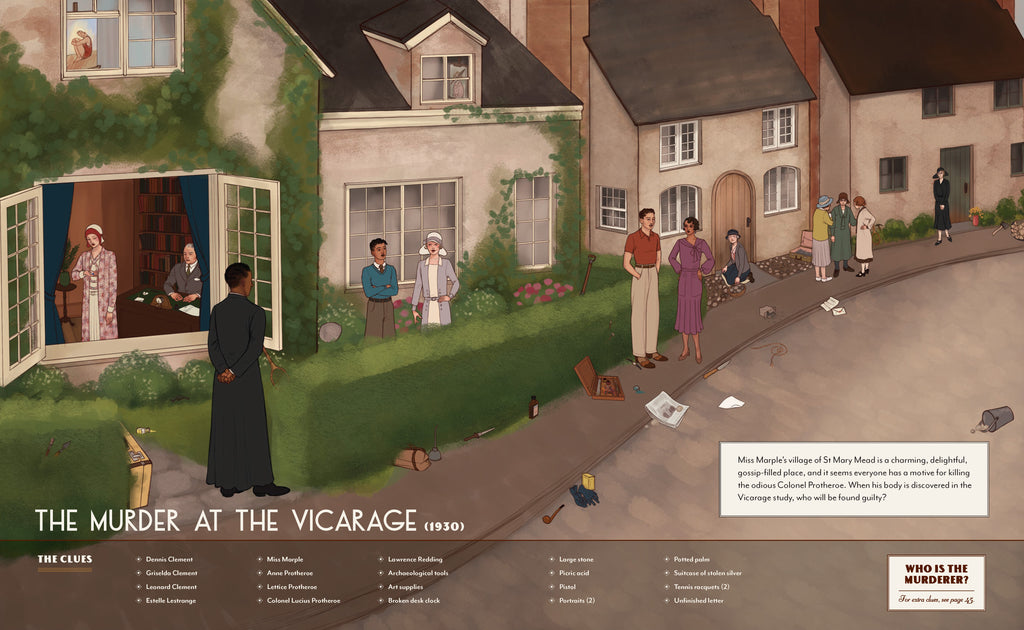
Task: Choose the Lettice Protheroe clue
Action: [292, 587]
